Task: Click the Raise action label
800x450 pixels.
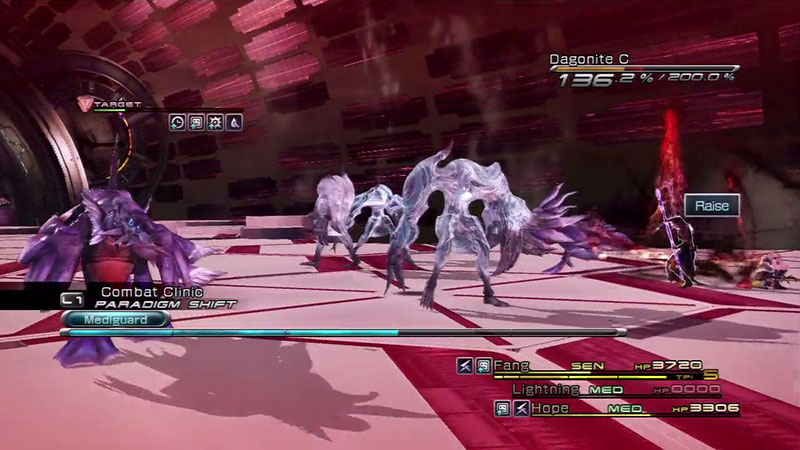Action: [x=712, y=206]
